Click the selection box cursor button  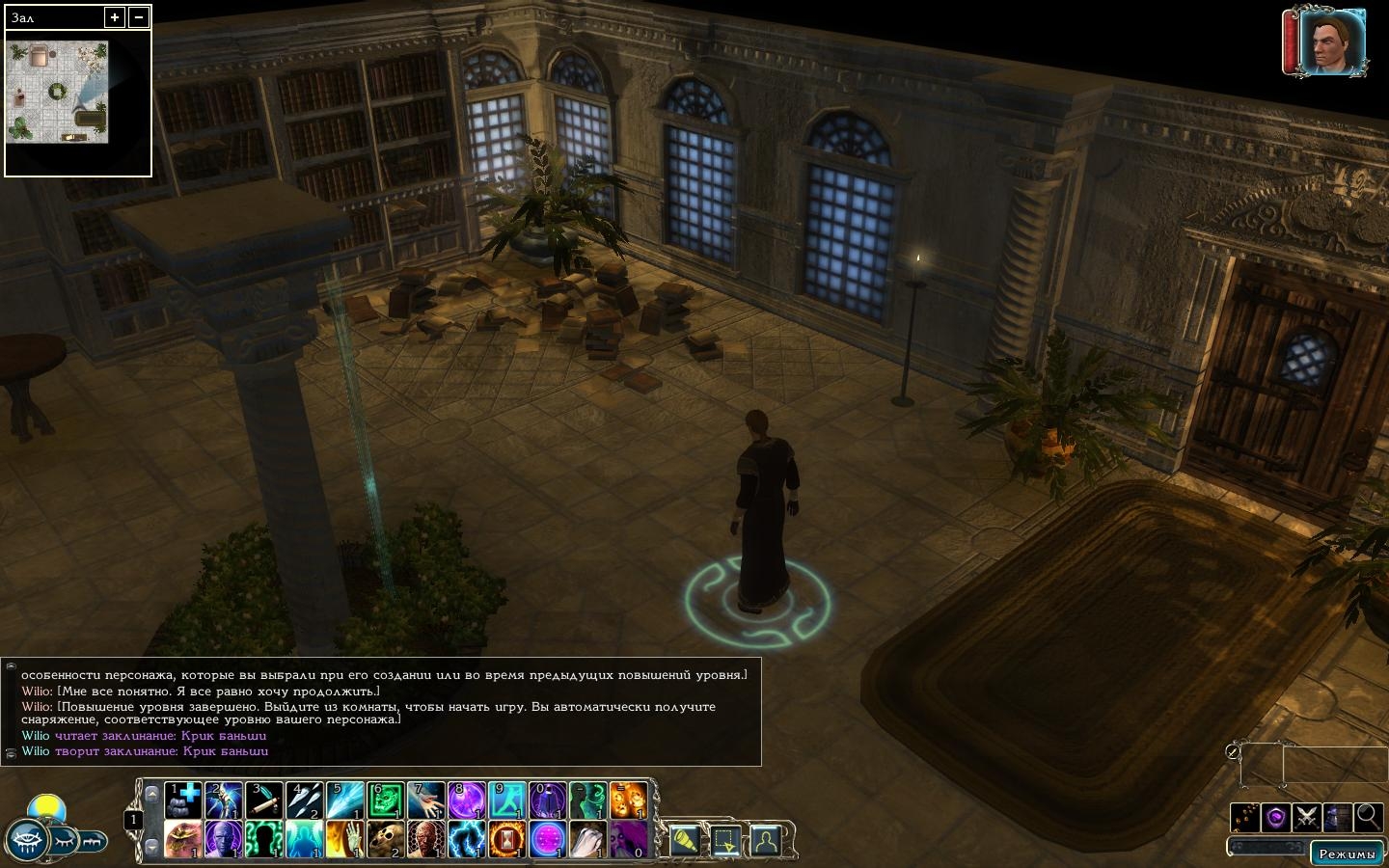tap(725, 840)
